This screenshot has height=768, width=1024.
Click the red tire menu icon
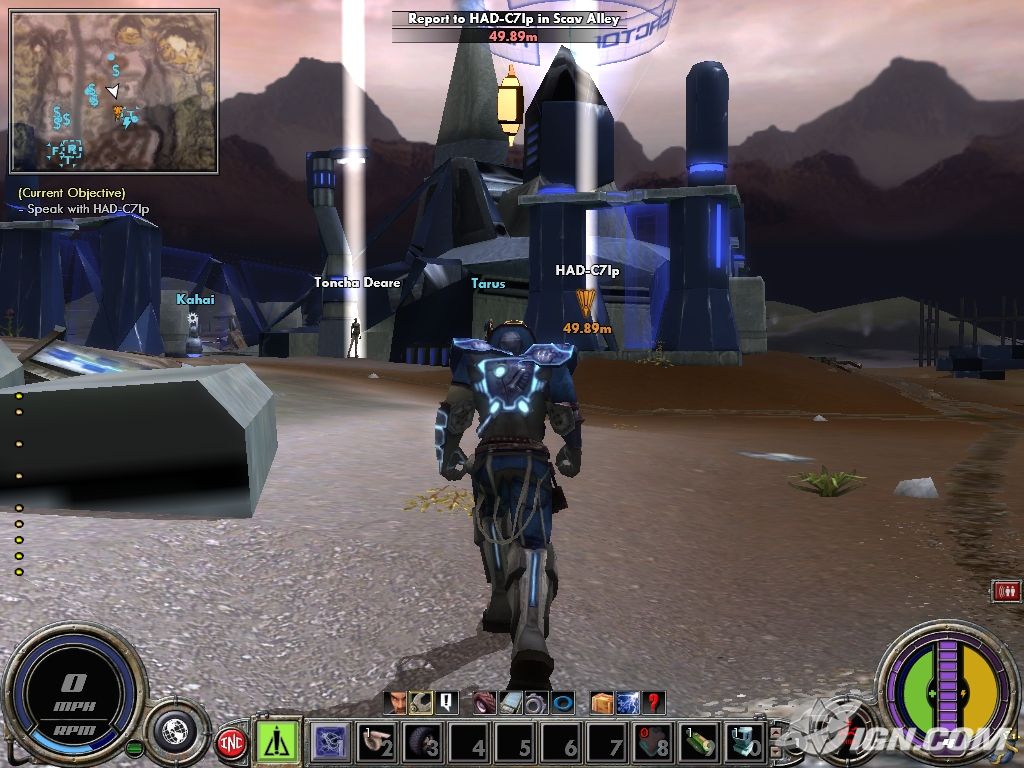tap(485, 703)
